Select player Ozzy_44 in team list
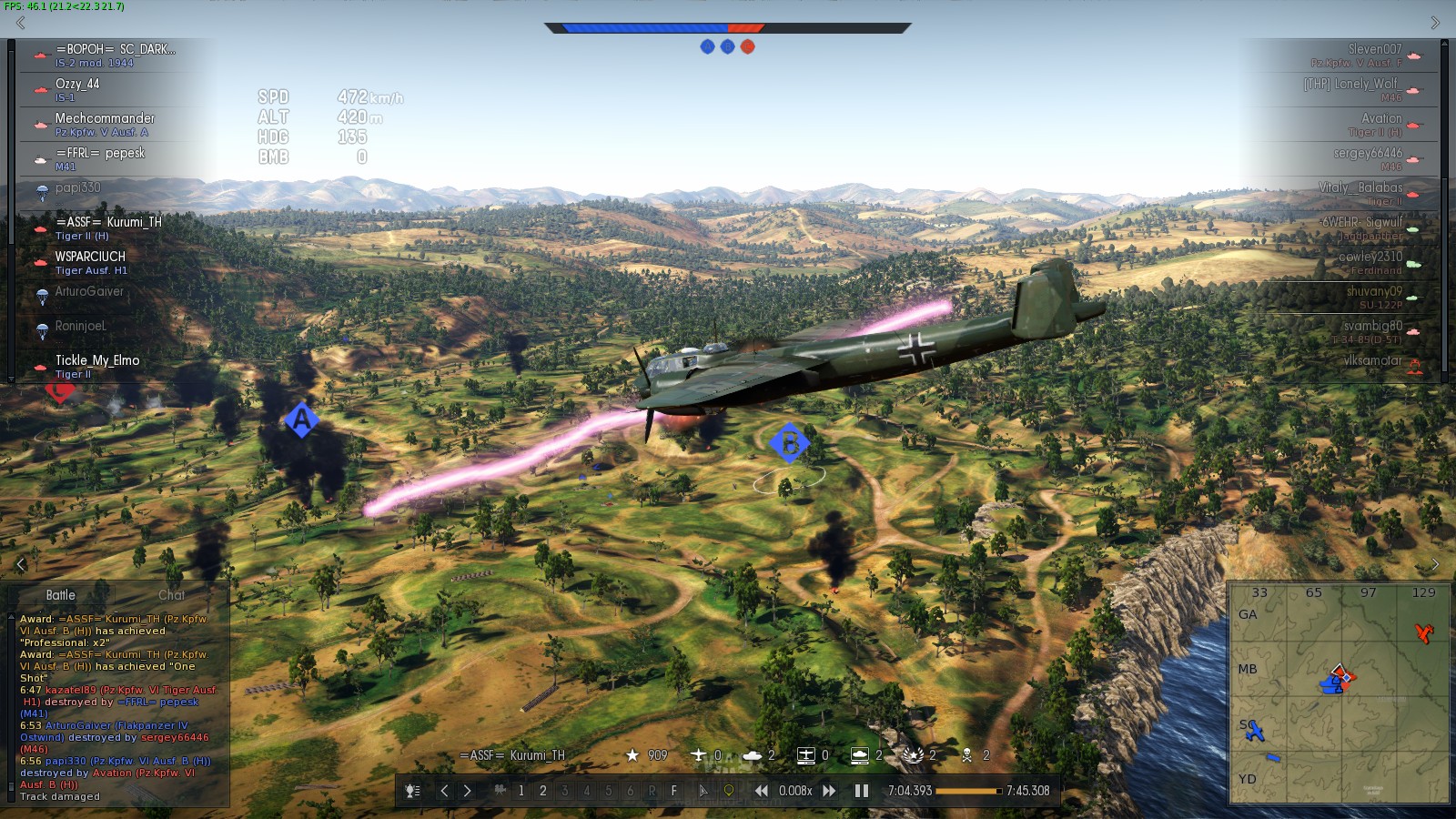Image resolution: width=1456 pixels, height=819 pixels. (x=109, y=89)
